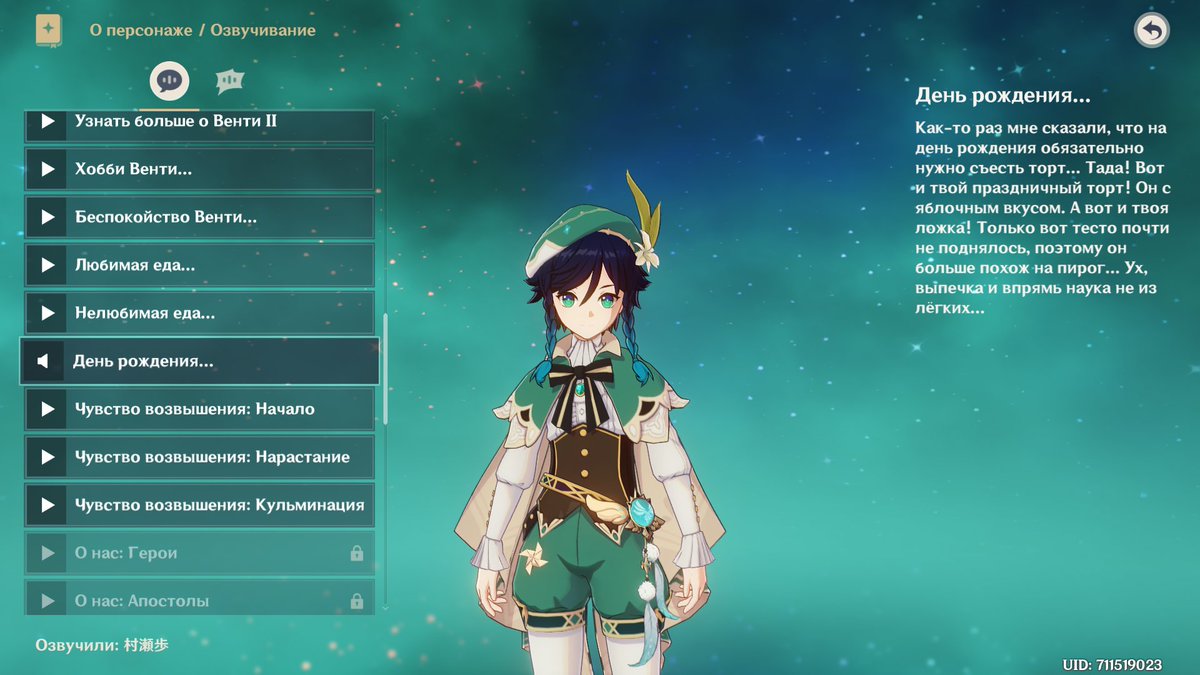The height and width of the screenshot is (675, 1200).
Task: Select the 'День рождения...' entry
Action: 199,361
